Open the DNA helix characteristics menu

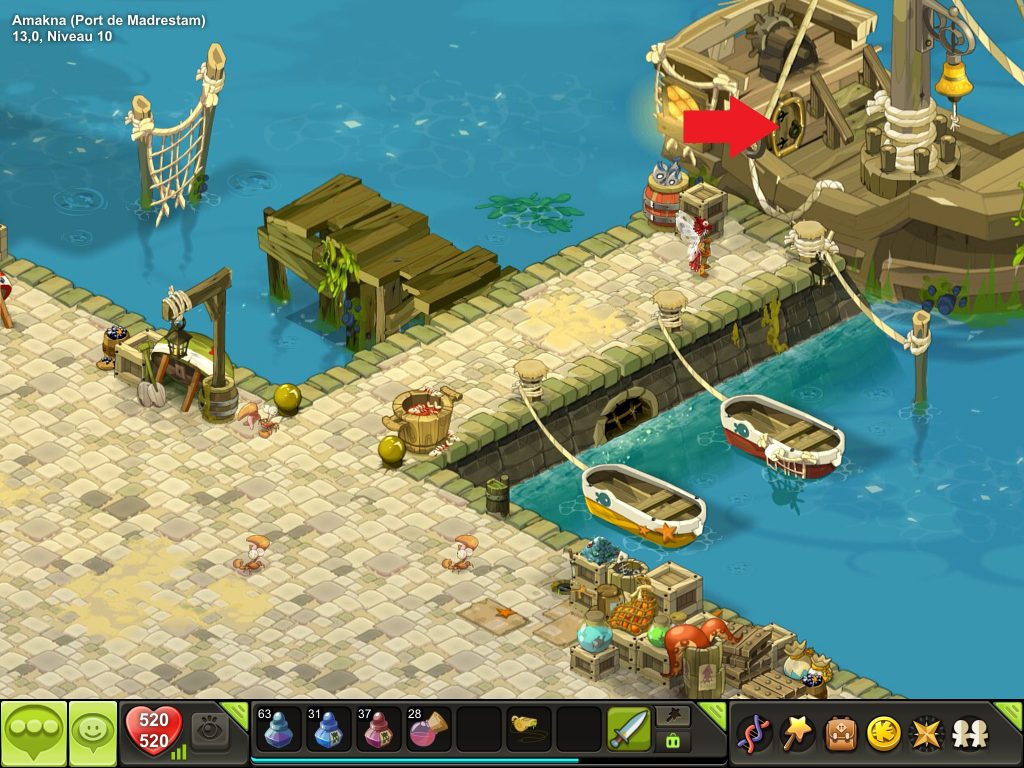point(753,734)
